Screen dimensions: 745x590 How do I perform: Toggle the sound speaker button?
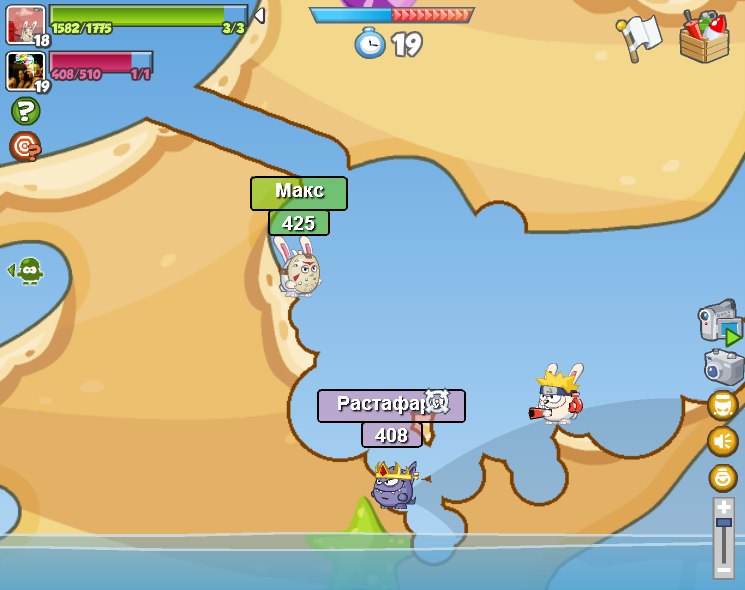click(723, 441)
